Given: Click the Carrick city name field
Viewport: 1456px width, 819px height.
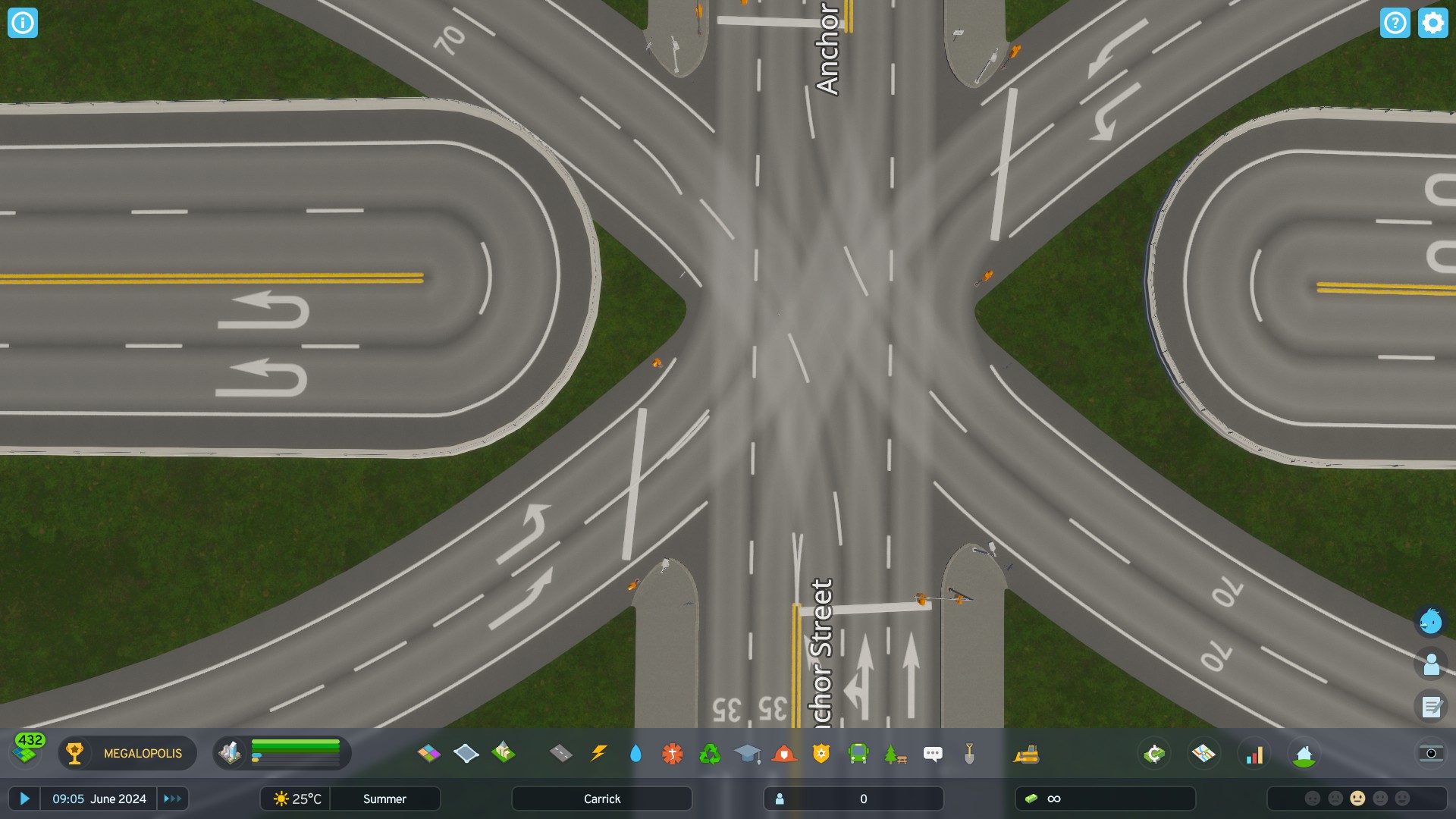Looking at the screenshot, I should pyautogui.click(x=601, y=799).
